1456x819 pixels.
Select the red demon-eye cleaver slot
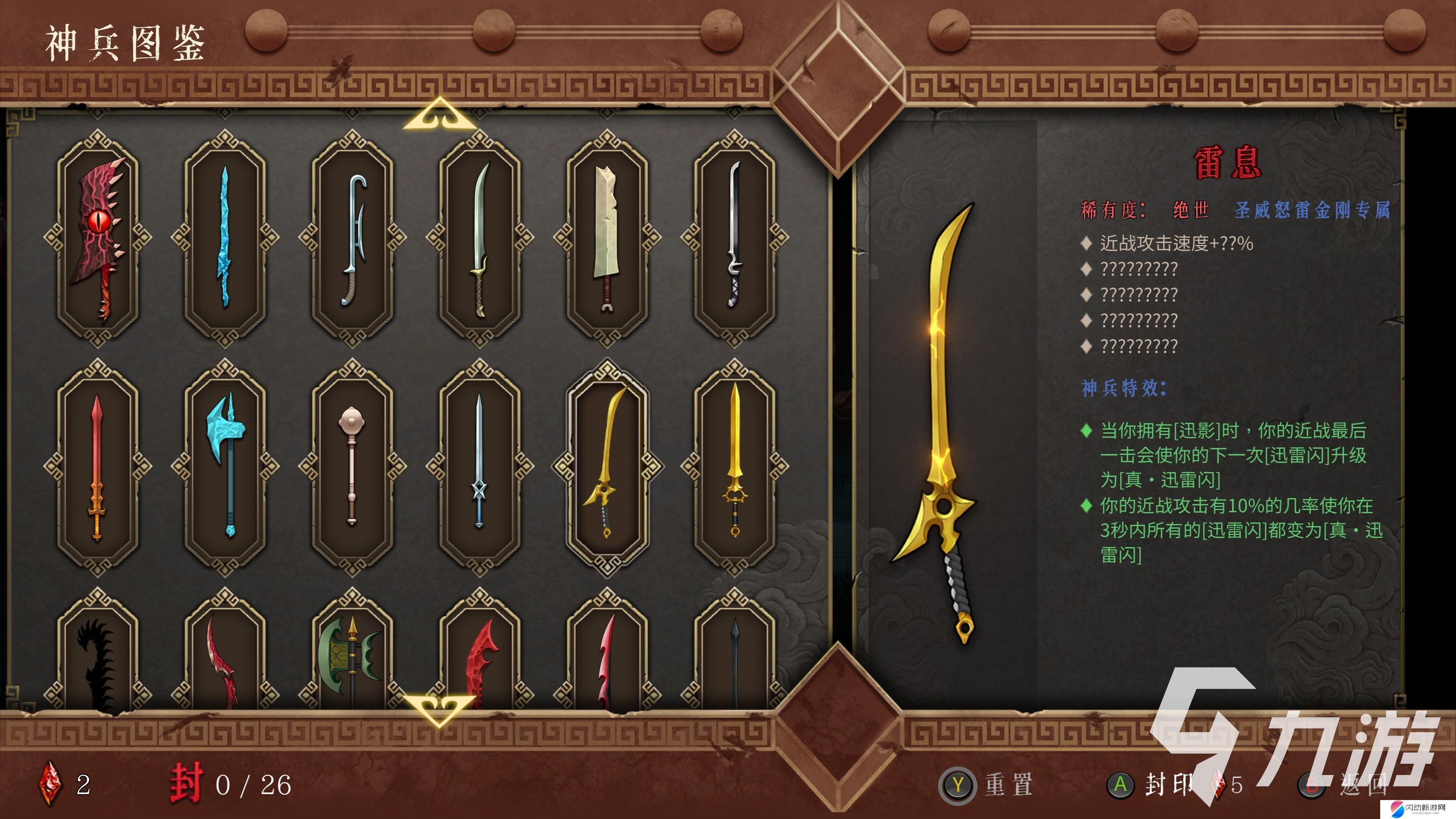click(x=98, y=238)
